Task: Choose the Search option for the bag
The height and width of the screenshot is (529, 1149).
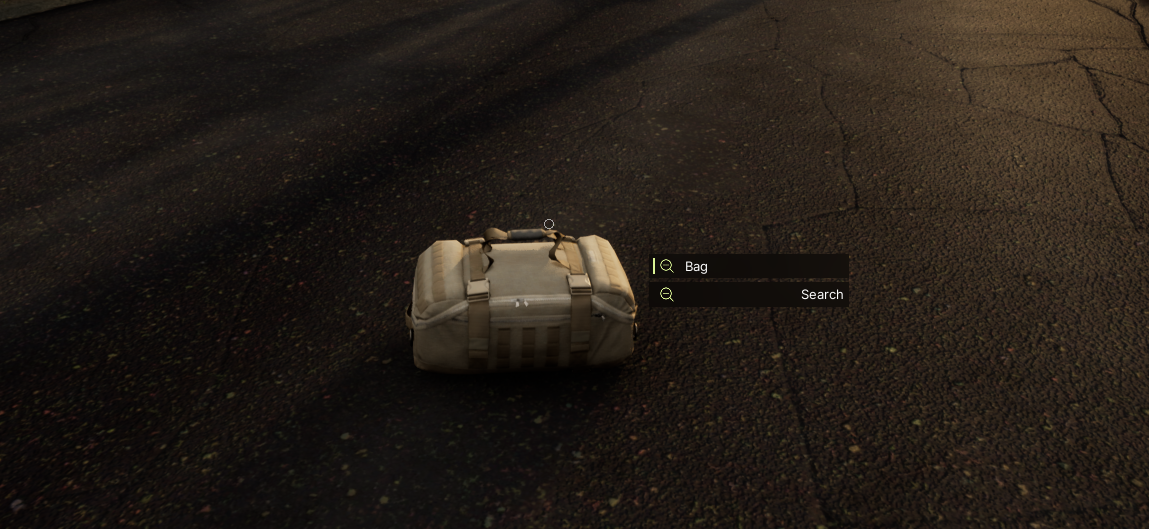Action: 750,295
